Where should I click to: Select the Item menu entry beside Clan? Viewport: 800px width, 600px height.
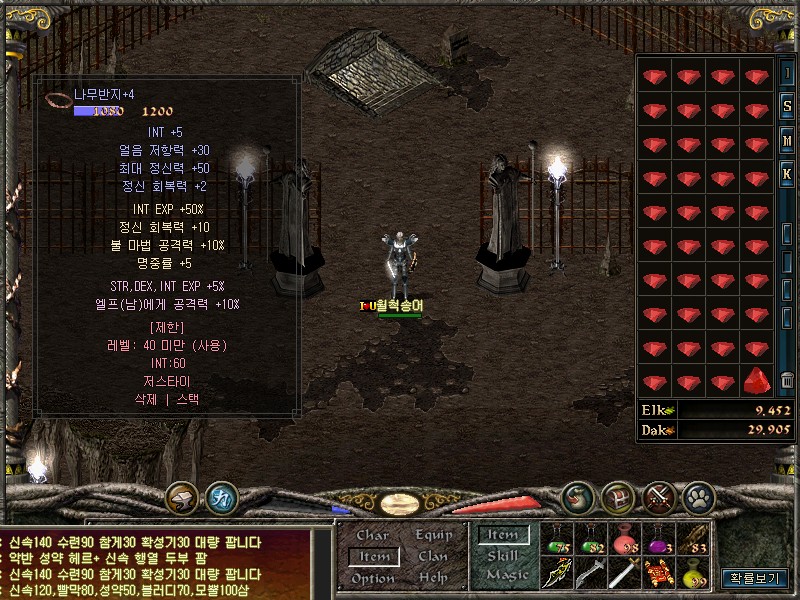pos(374,557)
